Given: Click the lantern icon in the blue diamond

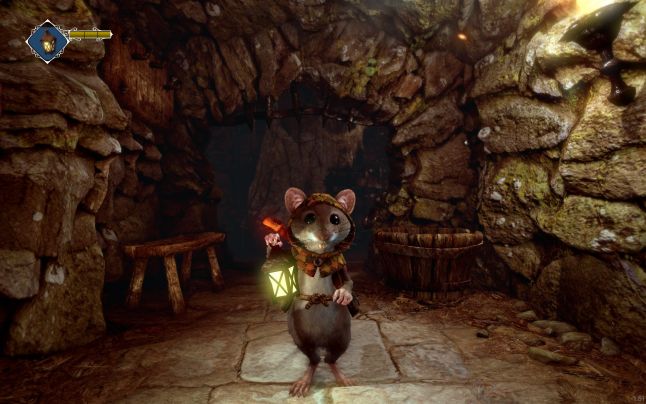Looking at the screenshot, I should [x=47, y=40].
